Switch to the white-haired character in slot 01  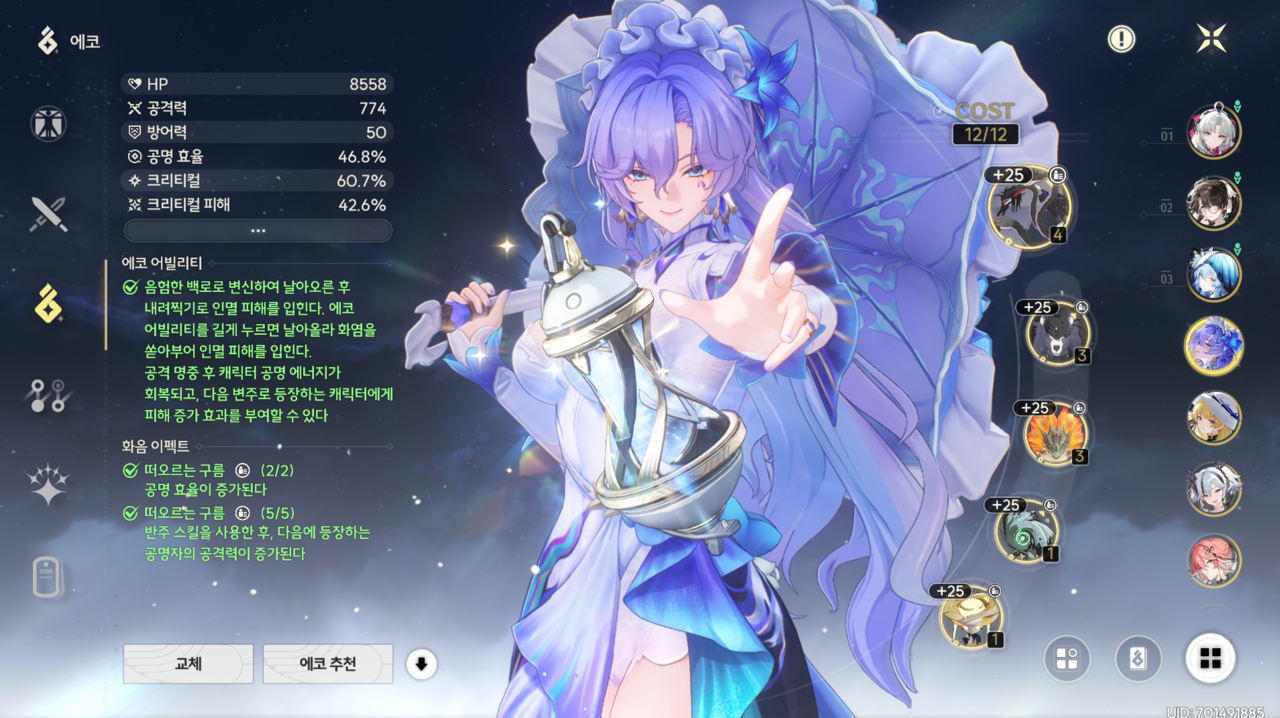pos(1213,132)
